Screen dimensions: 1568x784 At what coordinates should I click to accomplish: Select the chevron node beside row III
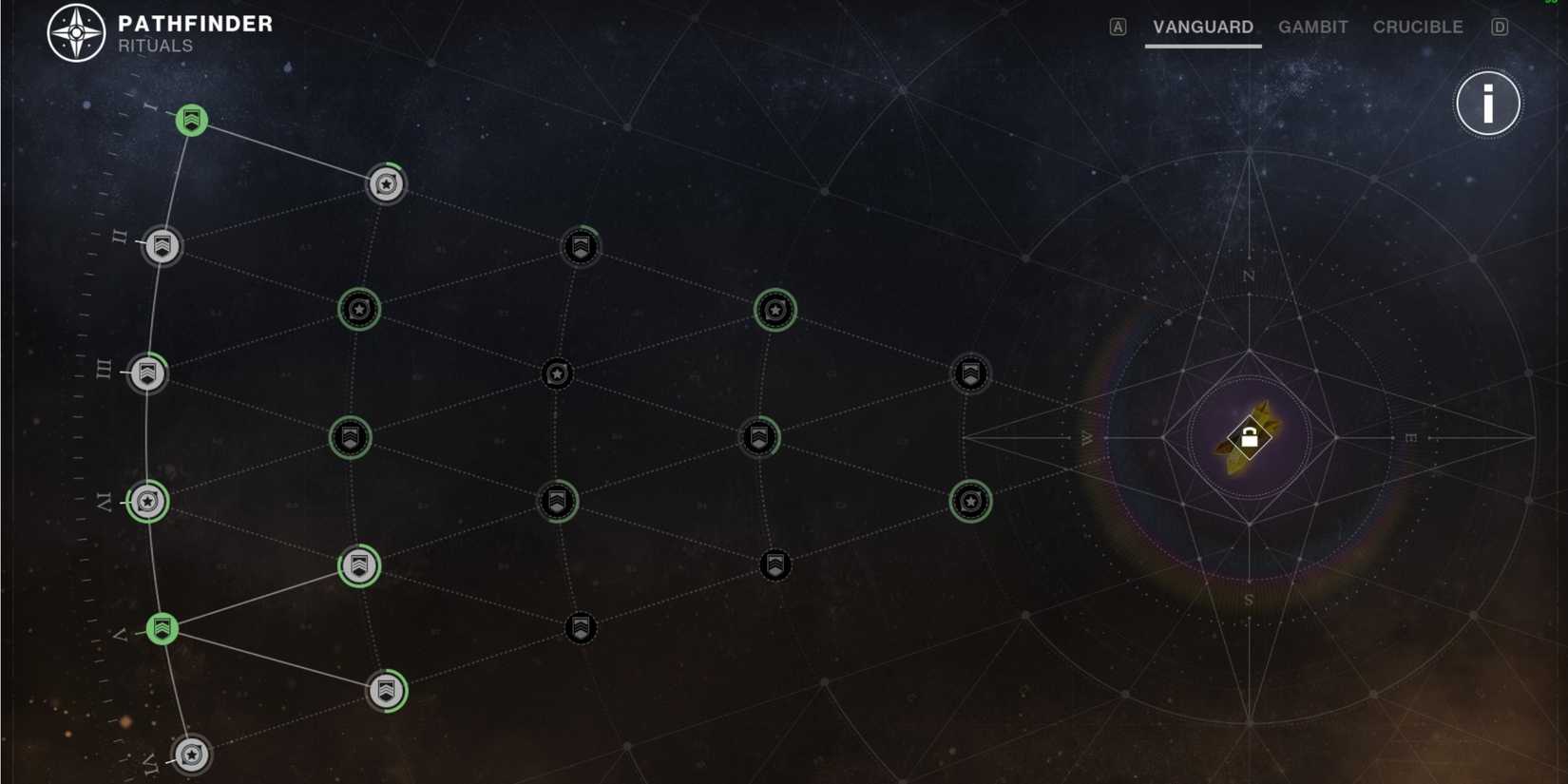[x=147, y=373]
